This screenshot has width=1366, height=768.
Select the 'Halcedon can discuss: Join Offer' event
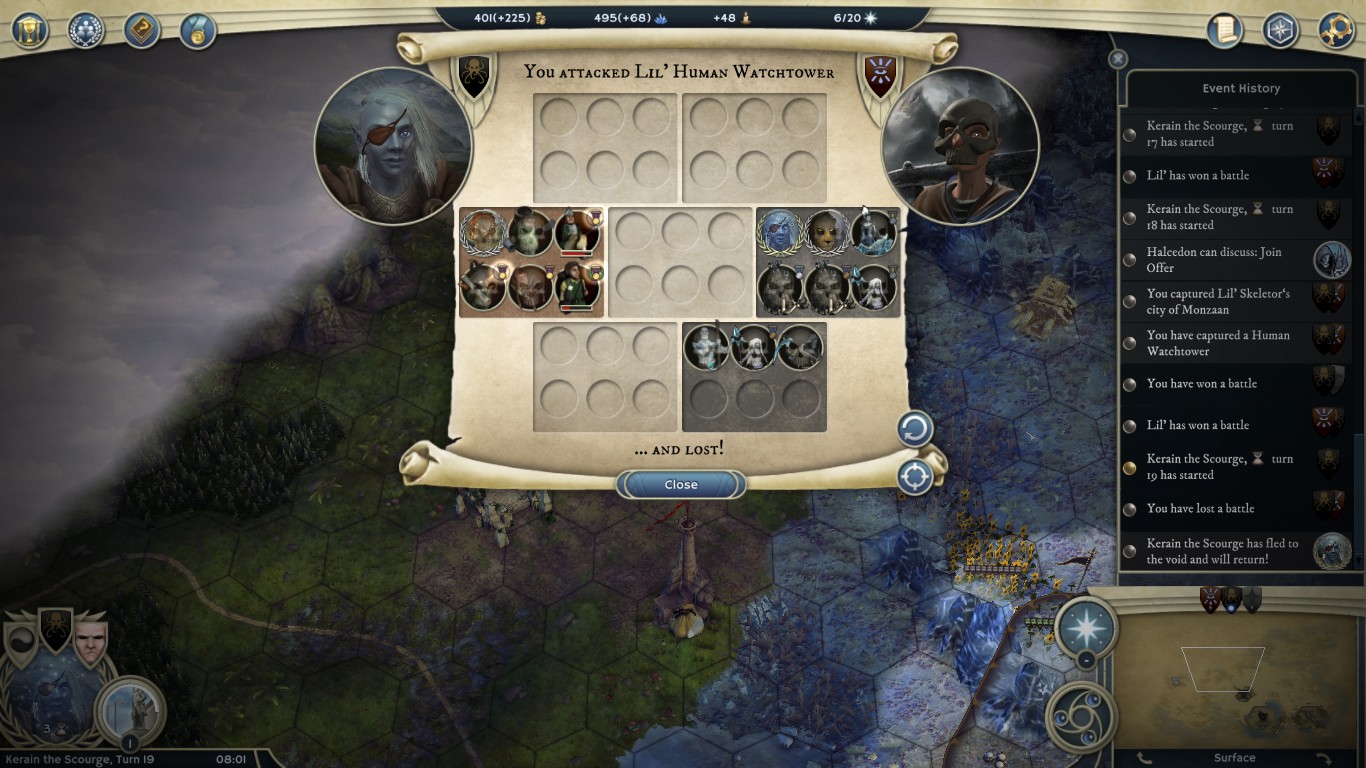[1214, 260]
